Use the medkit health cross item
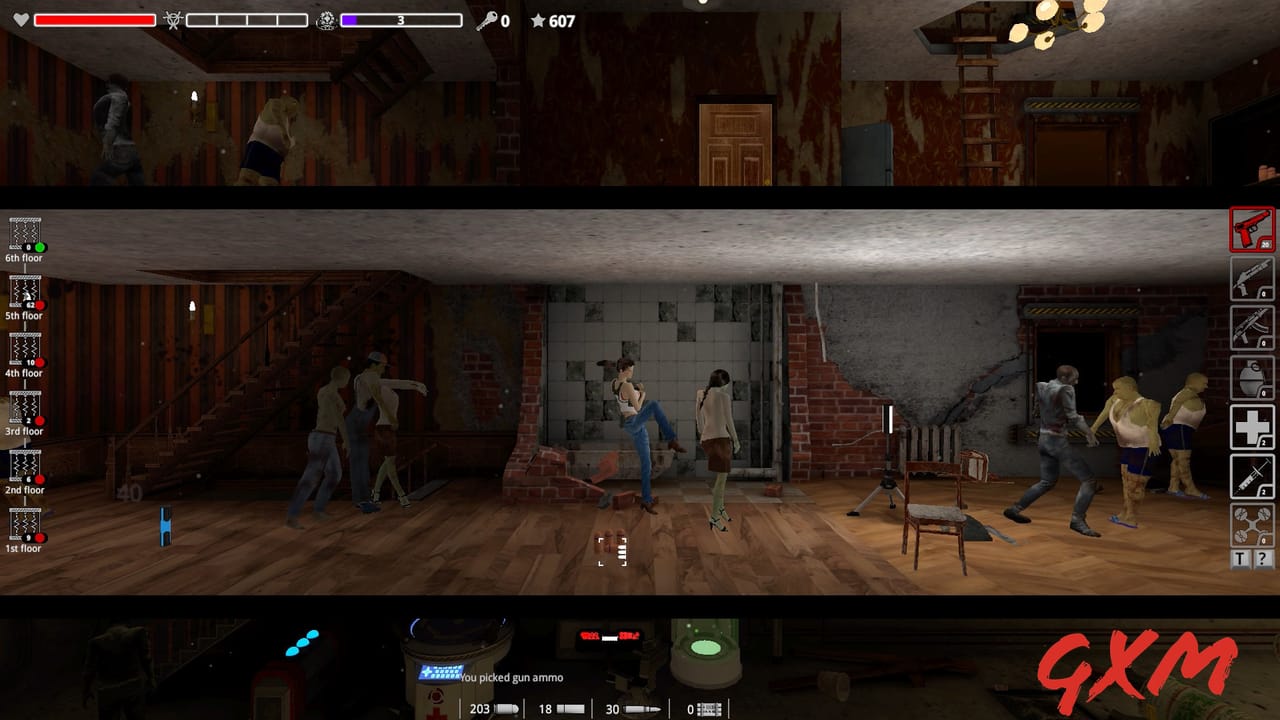 (x=1251, y=428)
